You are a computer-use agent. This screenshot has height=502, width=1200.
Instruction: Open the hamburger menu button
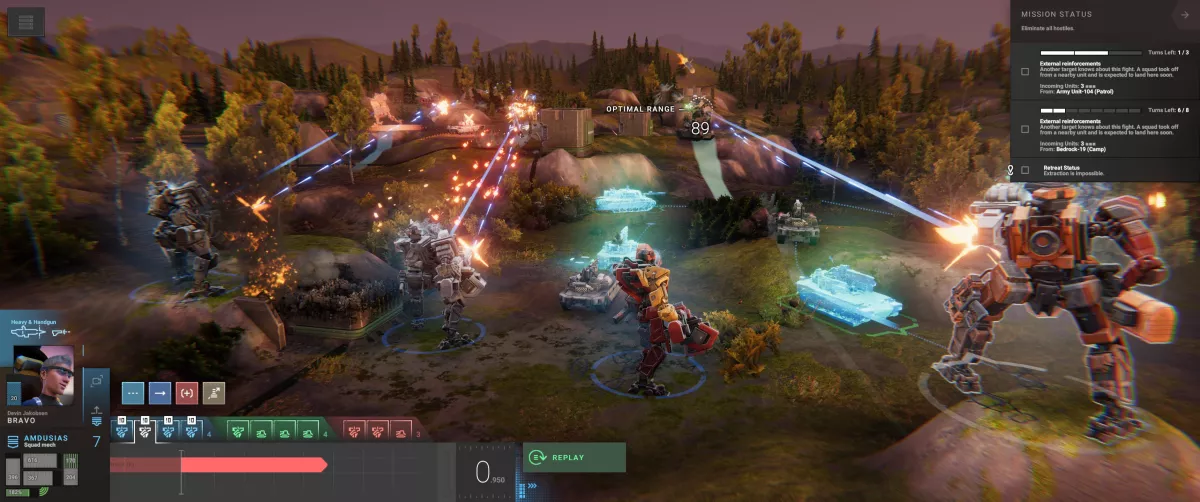pyautogui.click(x=25, y=21)
